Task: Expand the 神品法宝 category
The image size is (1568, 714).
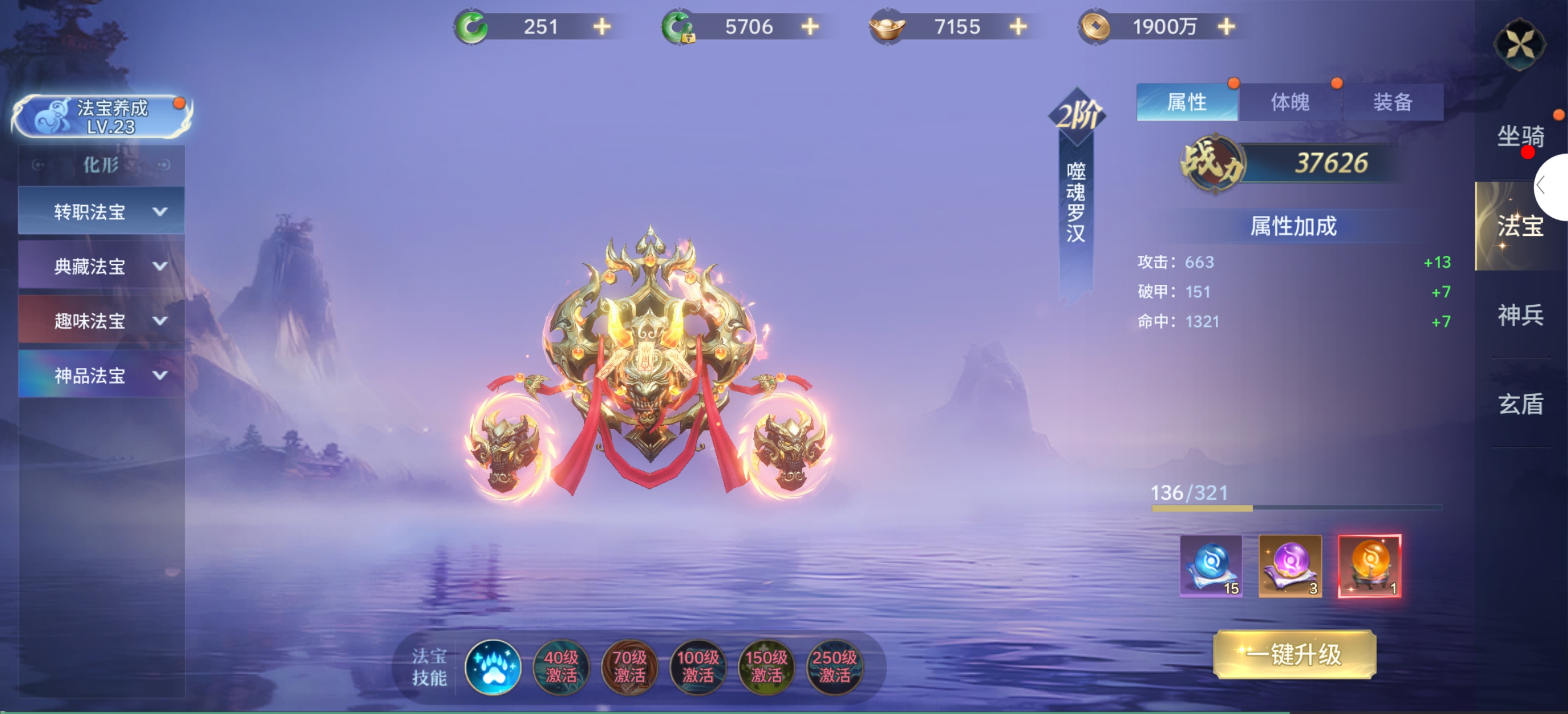Action: [x=102, y=375]
